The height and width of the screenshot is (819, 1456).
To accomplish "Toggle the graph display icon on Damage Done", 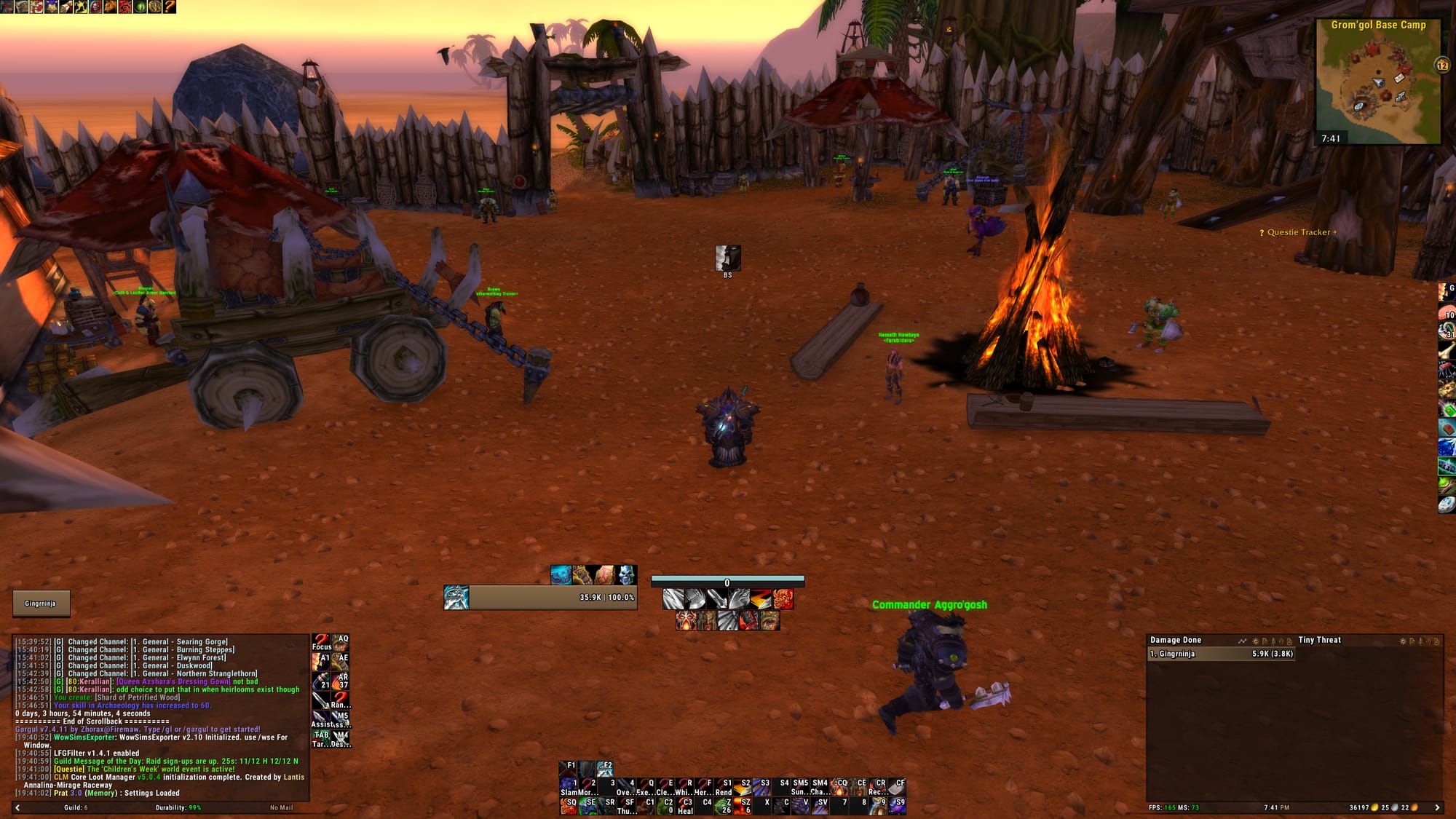I will [x=1243, y=641].
